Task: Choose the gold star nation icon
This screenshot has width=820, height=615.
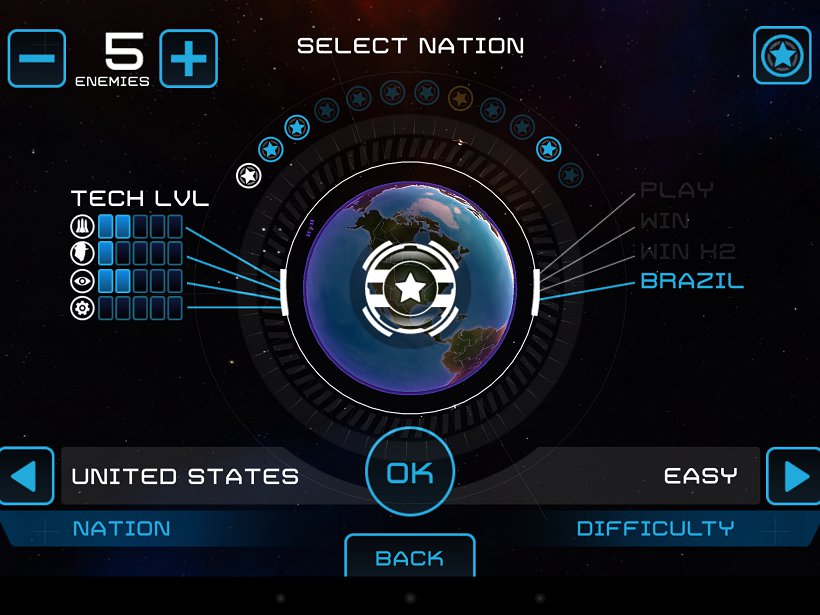Action: point(460,97)
